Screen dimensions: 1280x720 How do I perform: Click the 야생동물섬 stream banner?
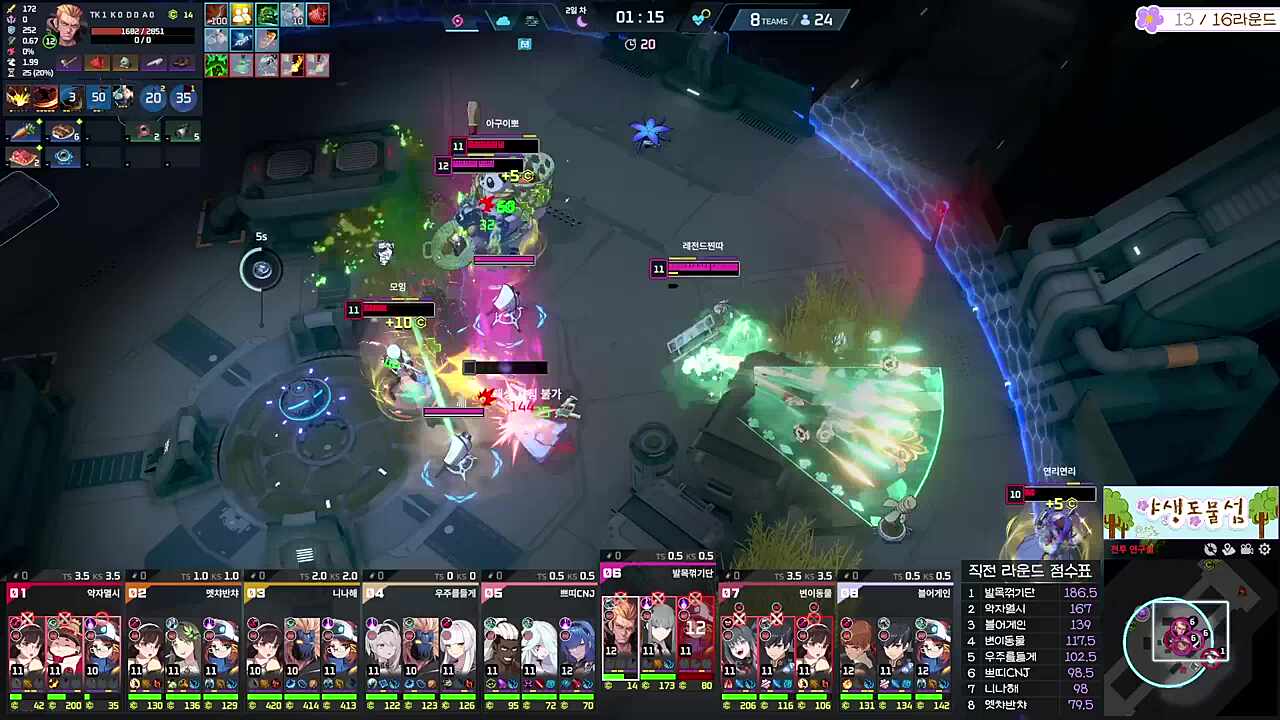(x=1190, y=513)
